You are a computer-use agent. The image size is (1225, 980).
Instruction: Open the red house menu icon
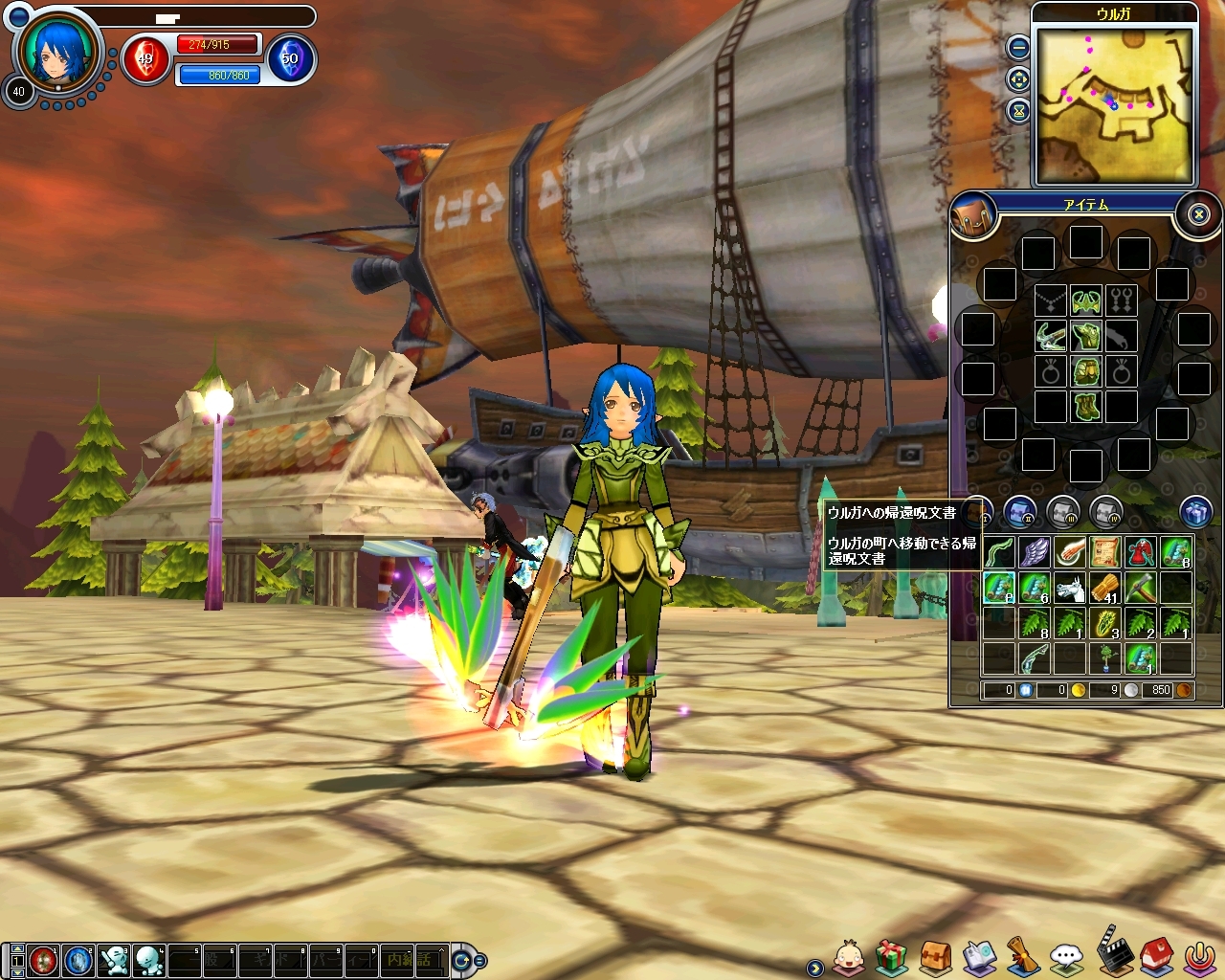point(1156,954)
